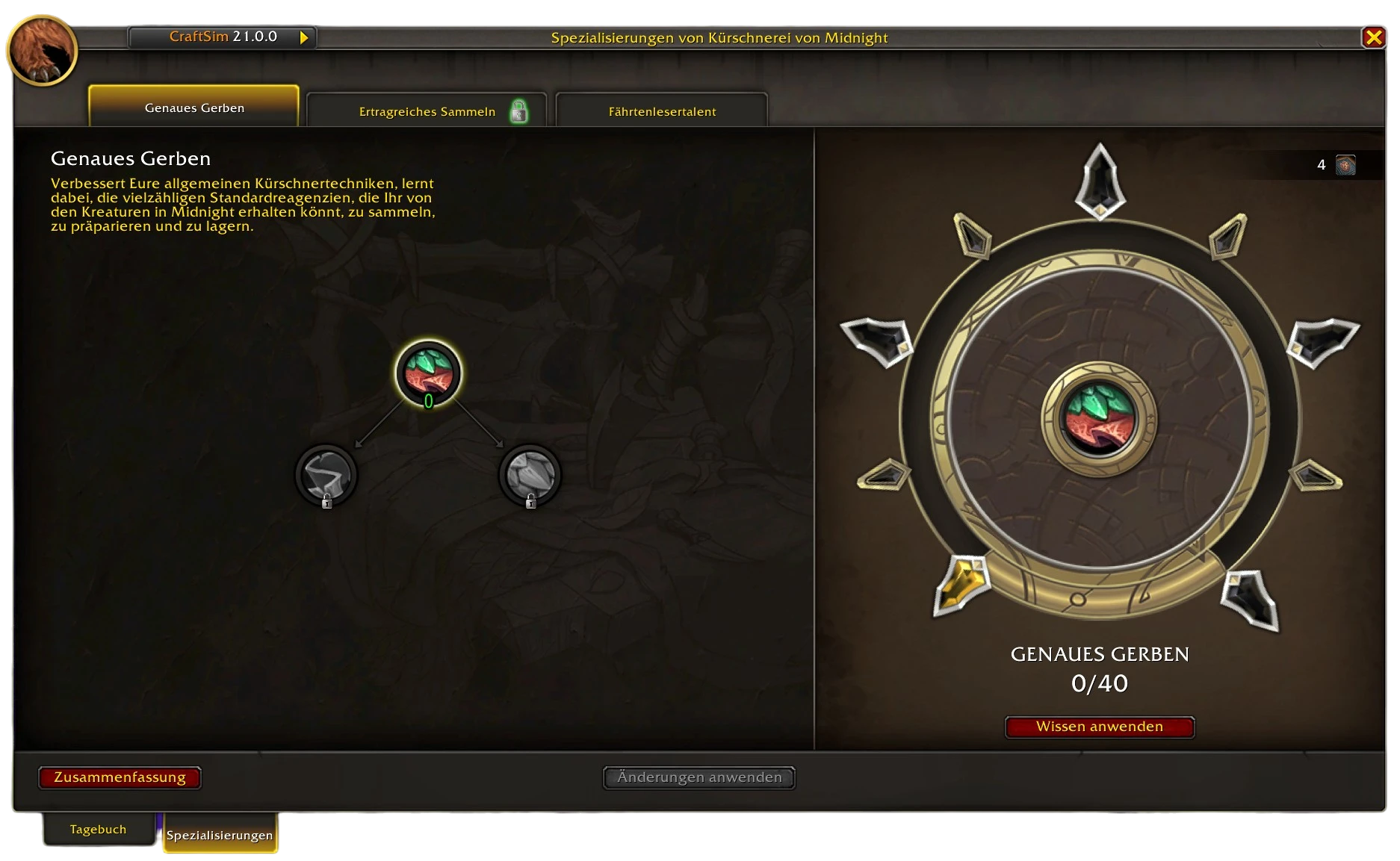
Task: Expand the CraftSim 21.0.0 arrow button
Action: [x=304, y=37]
